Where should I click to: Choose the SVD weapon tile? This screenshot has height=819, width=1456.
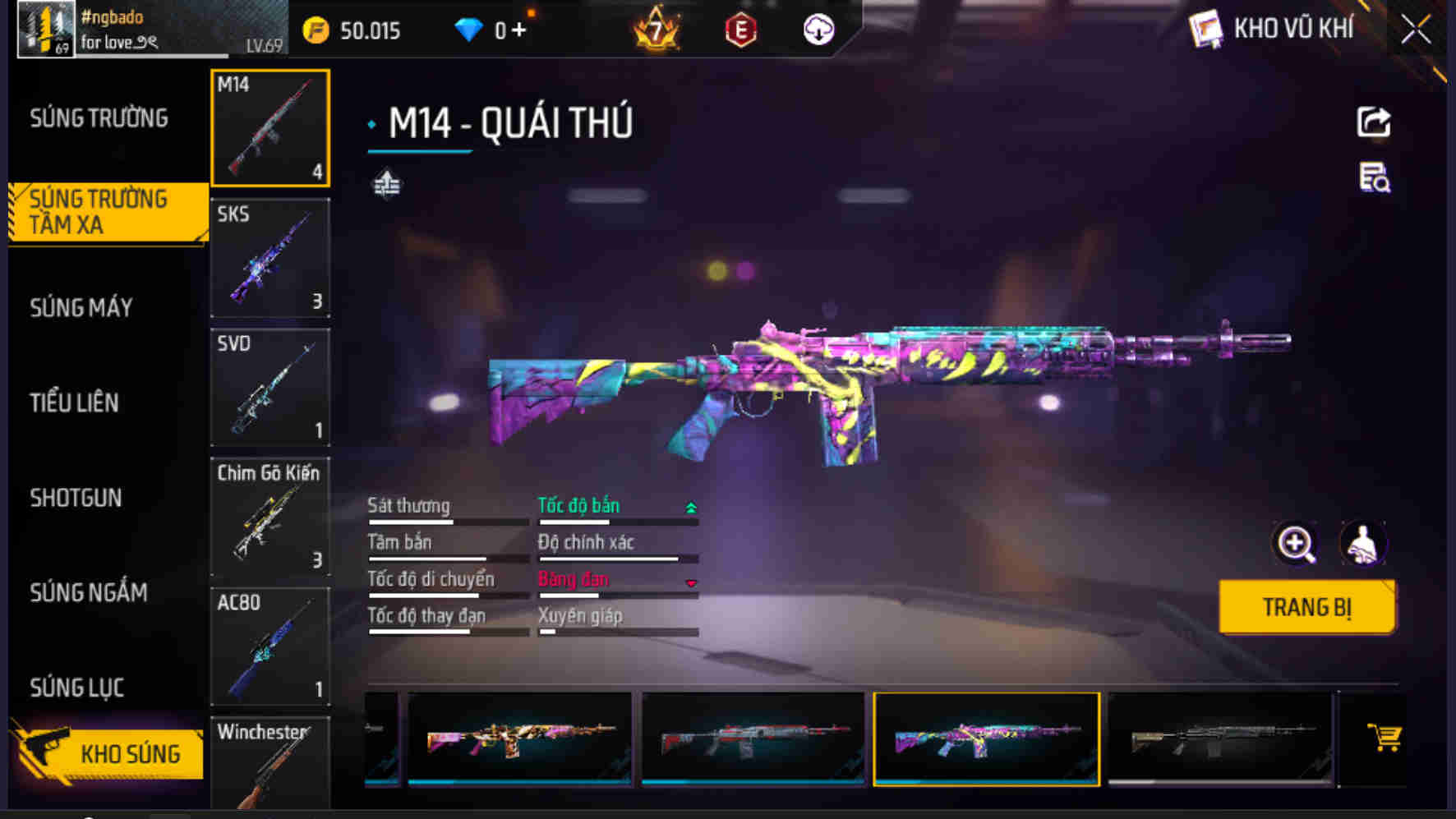[x=270, y=388]
